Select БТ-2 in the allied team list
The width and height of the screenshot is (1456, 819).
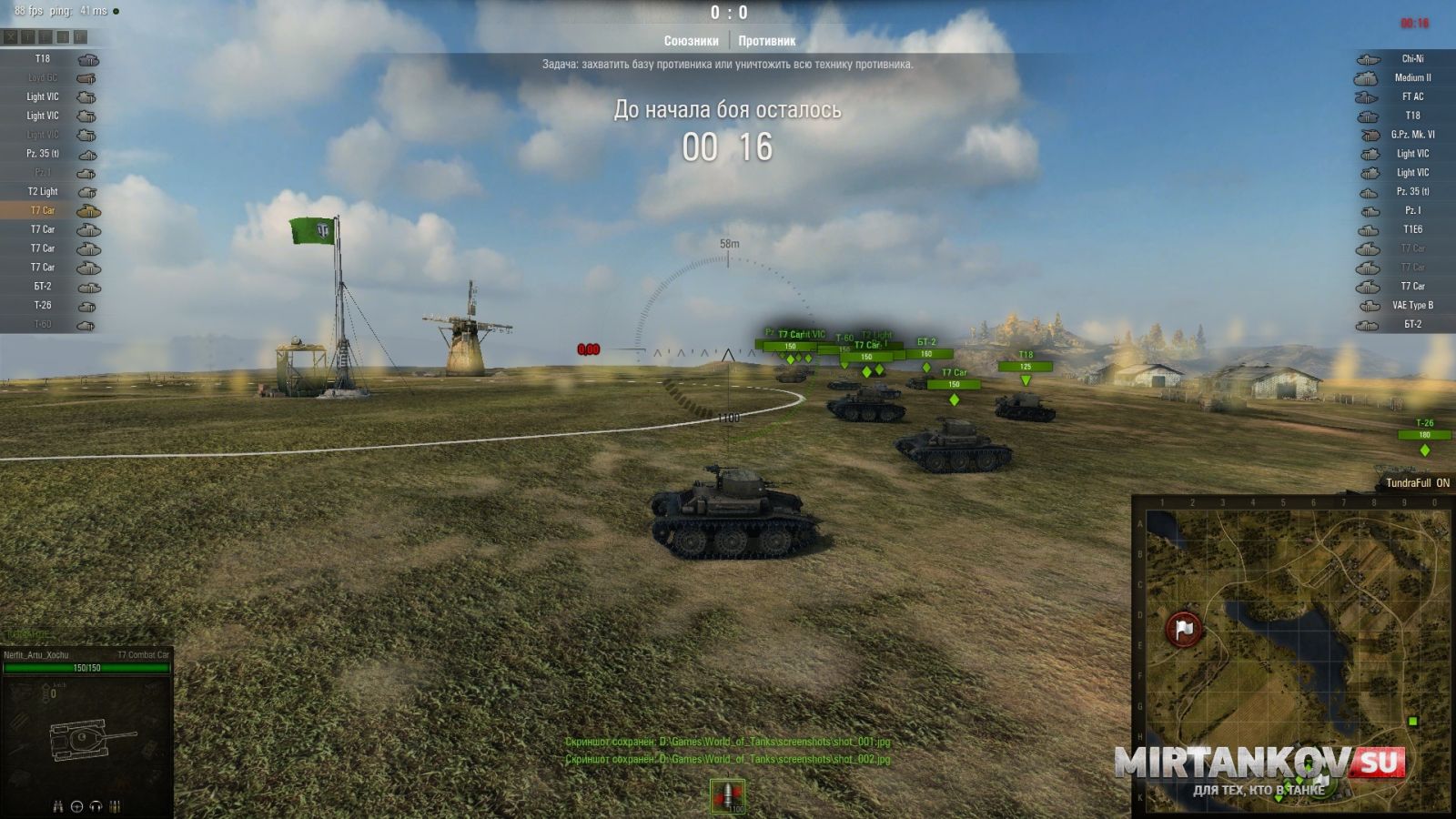pos(50,286)
